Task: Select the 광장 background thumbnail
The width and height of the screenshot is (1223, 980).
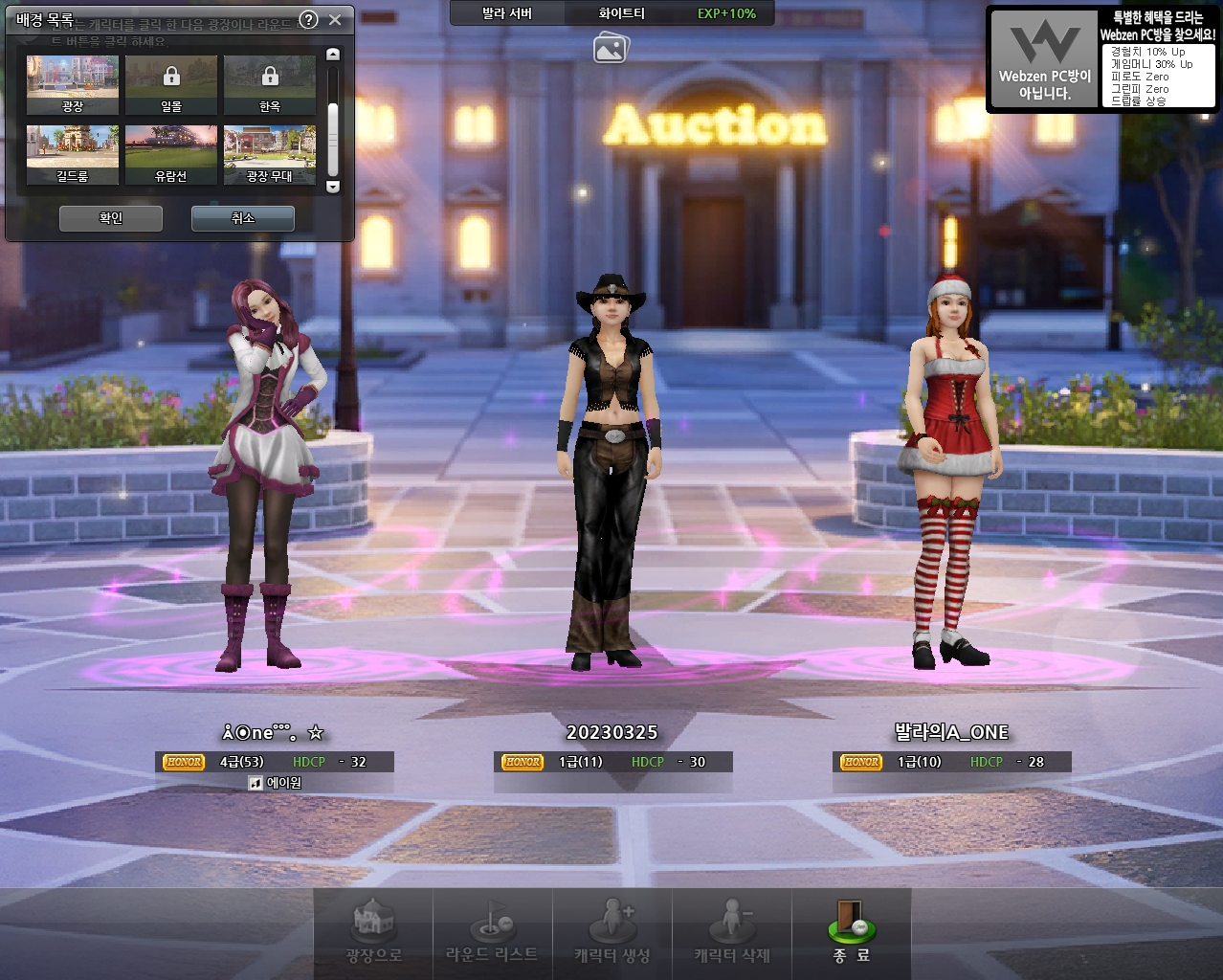Action: pos(73,84)
